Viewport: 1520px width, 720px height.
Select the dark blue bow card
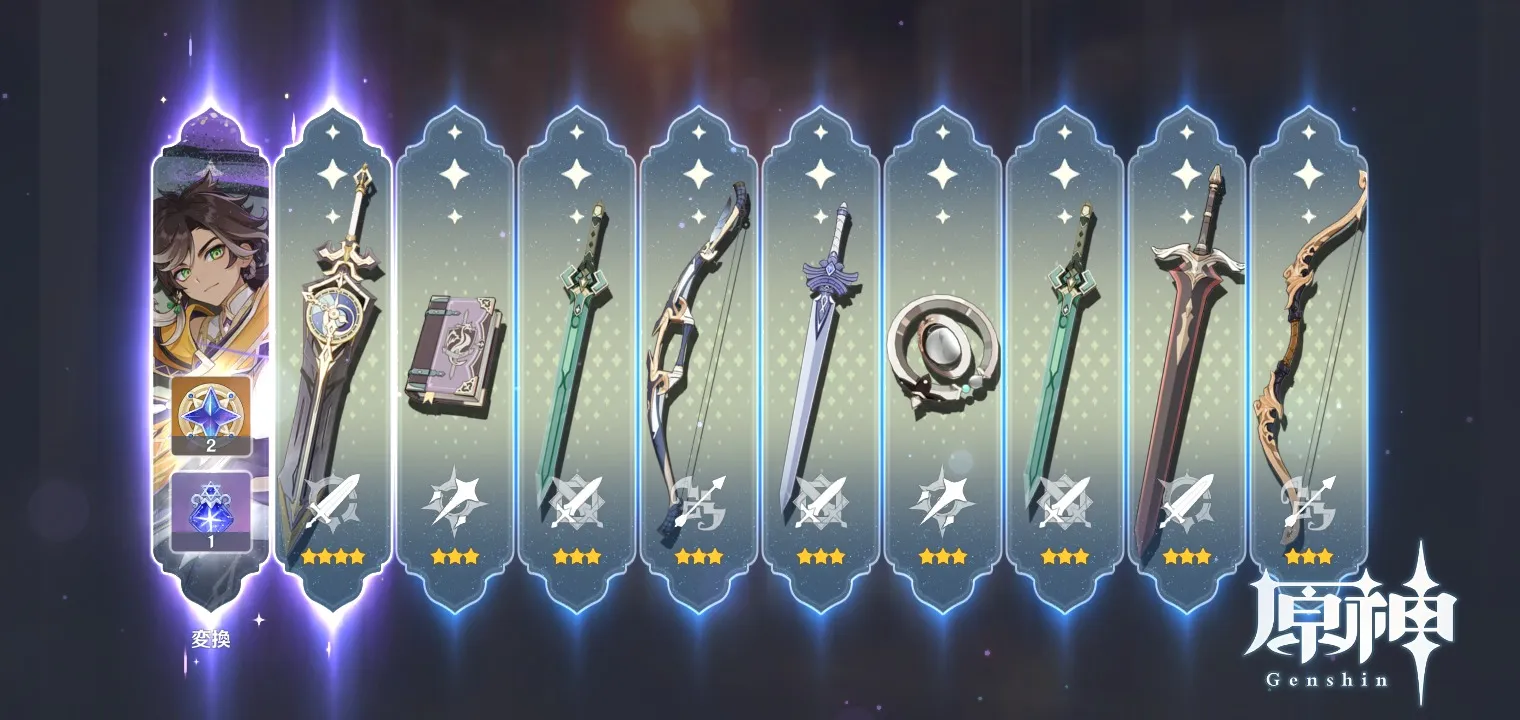pyautogui.click(x=698, y=350)
